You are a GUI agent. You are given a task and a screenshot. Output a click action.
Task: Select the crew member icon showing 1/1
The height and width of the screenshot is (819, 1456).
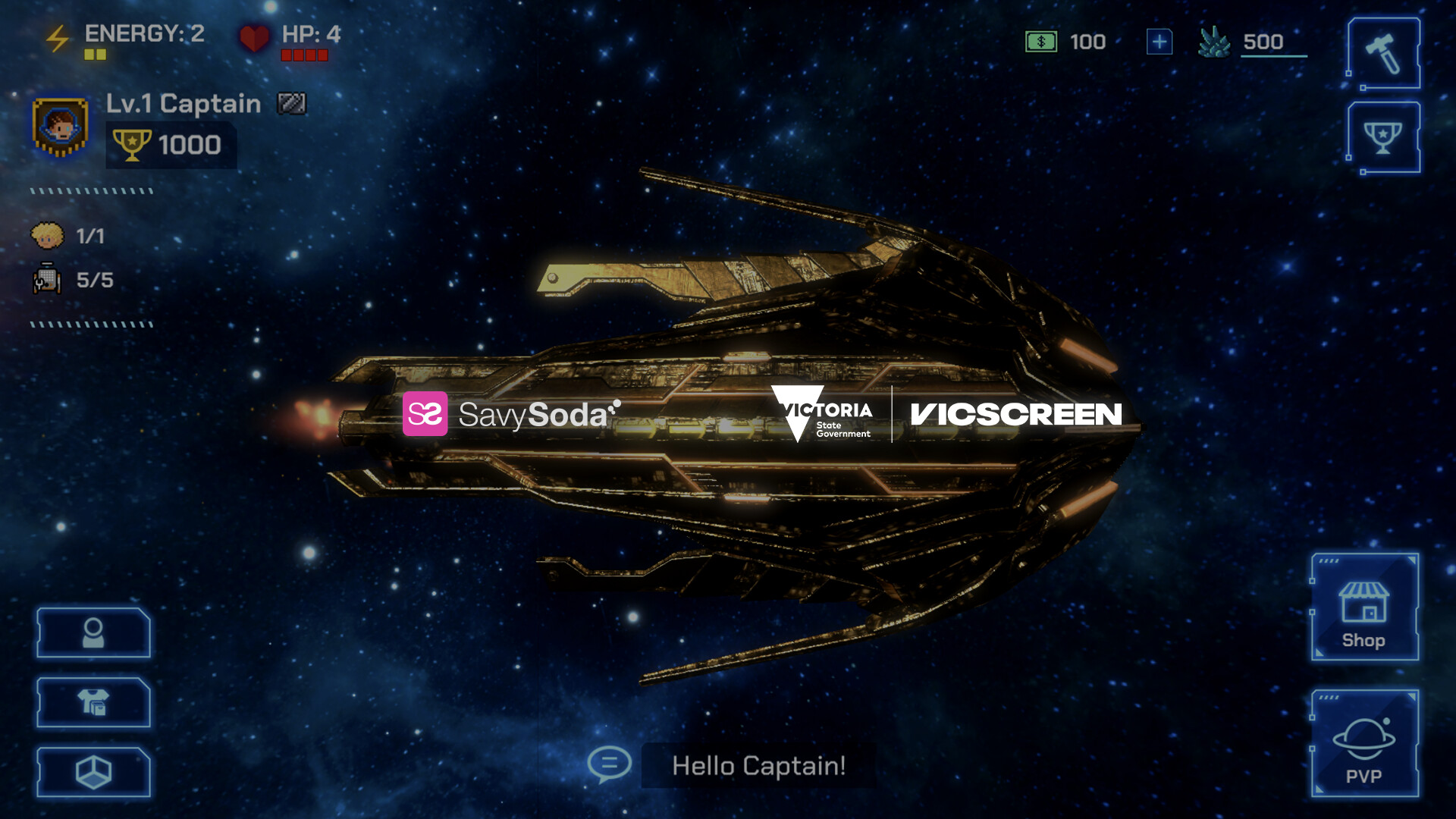(x=47, y=235)
